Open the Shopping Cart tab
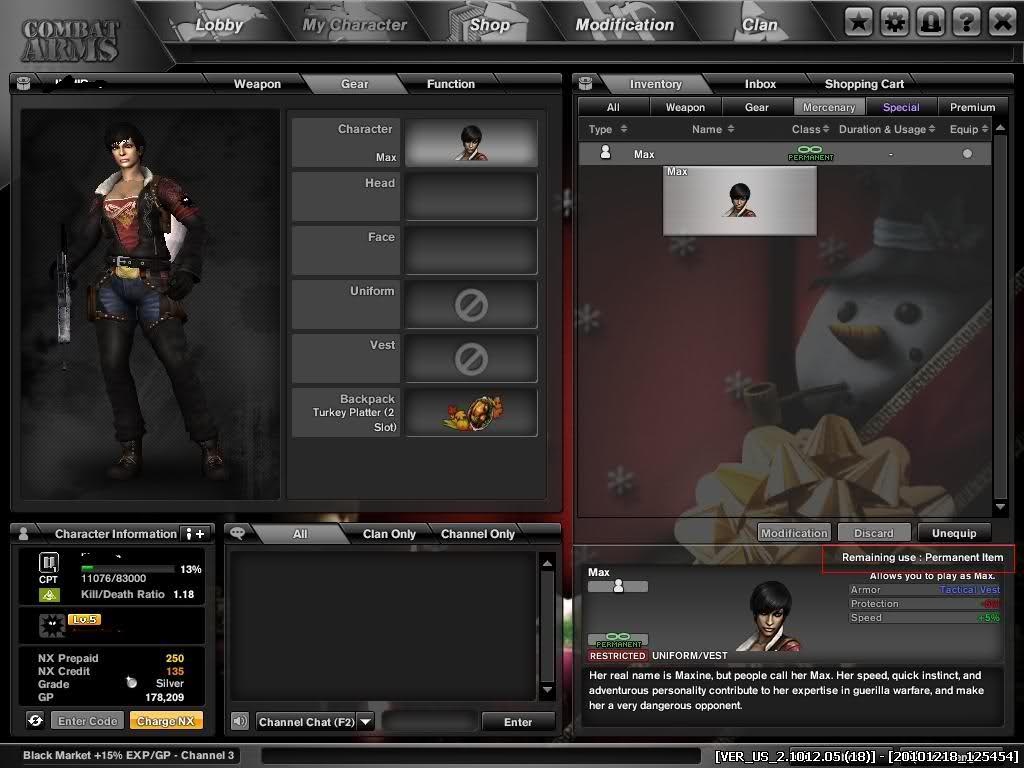The width and height of the screenshot is (1024, 768). click(x=864, y=84)
